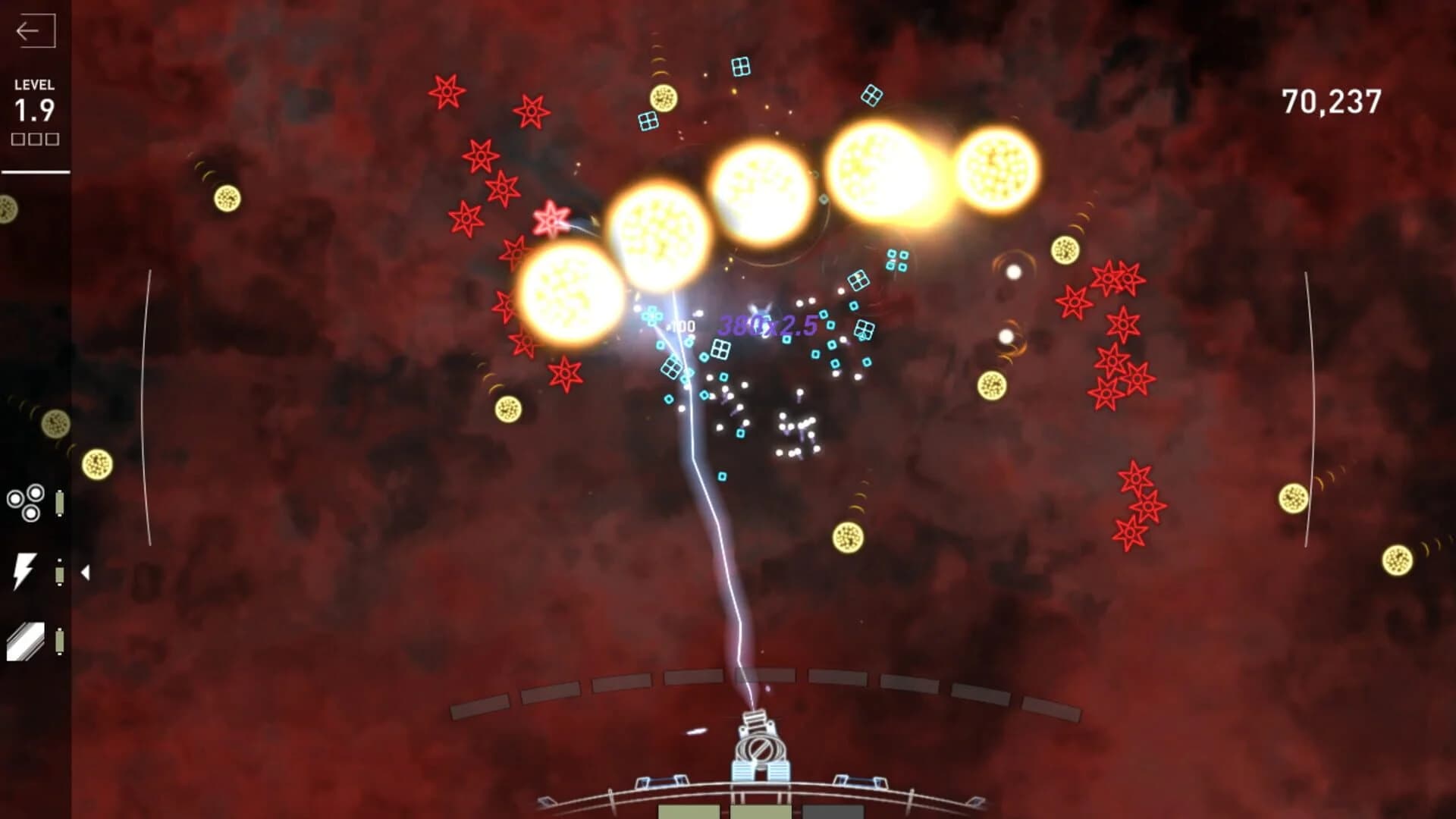
Task: Expand the white arrow beside the lightning weapon
Action: coord(86,573)
